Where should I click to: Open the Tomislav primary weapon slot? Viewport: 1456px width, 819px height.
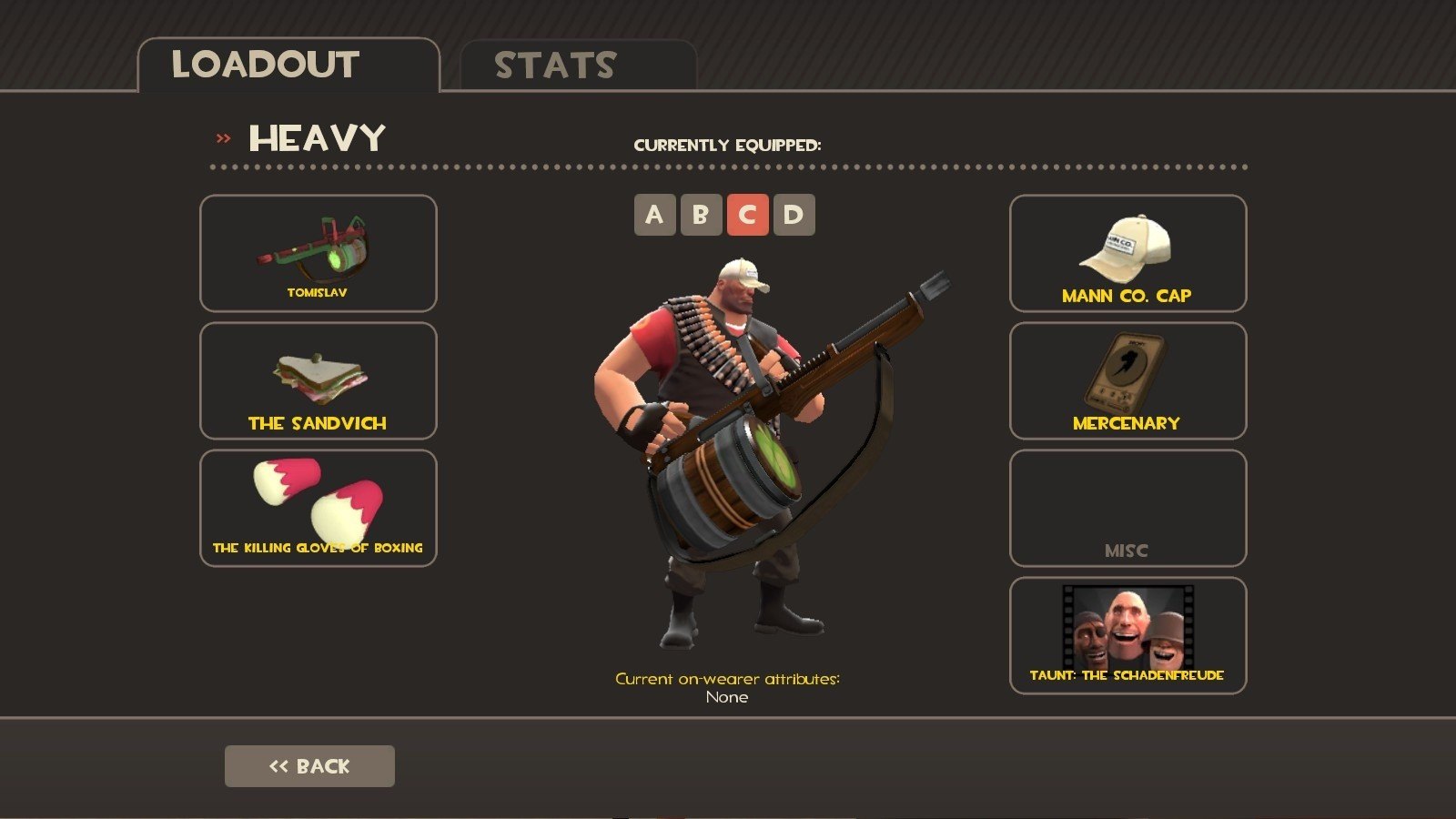tap(318, 253)
